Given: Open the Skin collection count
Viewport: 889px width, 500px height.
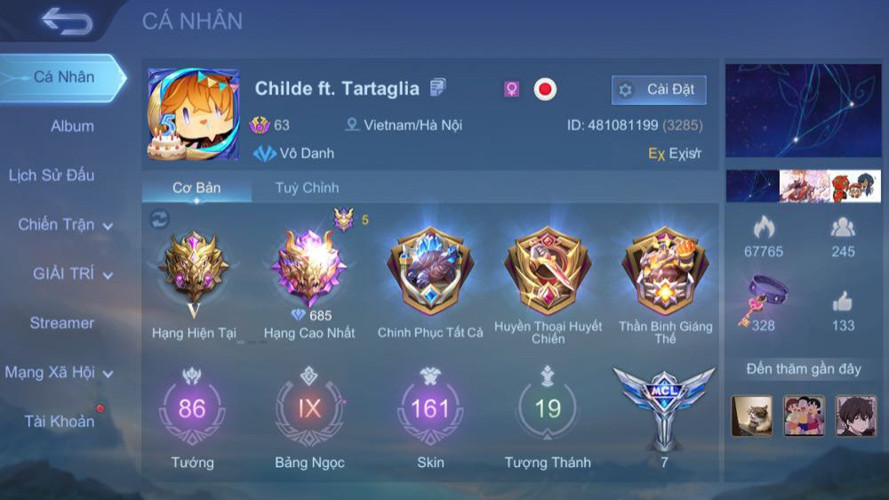Looking at the screenshot, I should (x=430, y=410).
